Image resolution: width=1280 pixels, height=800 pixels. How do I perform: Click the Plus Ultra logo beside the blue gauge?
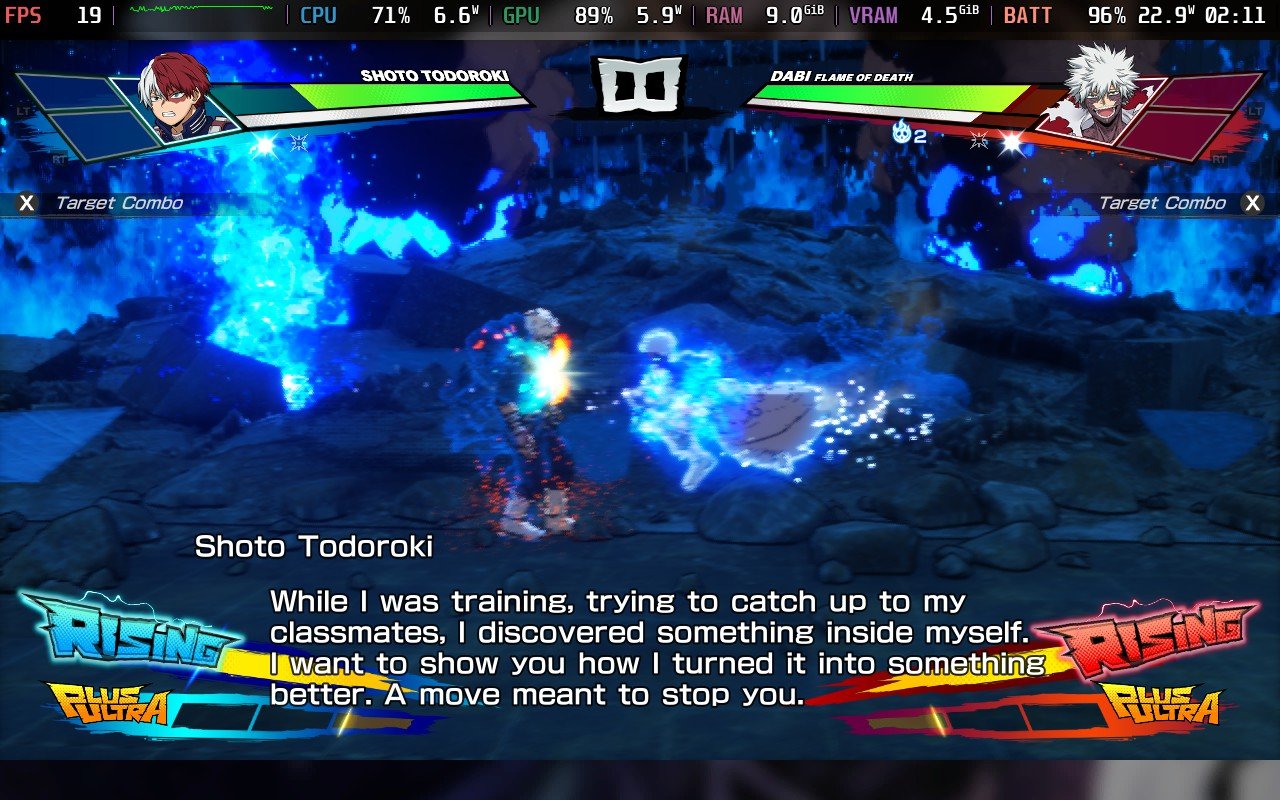[105, 704]
